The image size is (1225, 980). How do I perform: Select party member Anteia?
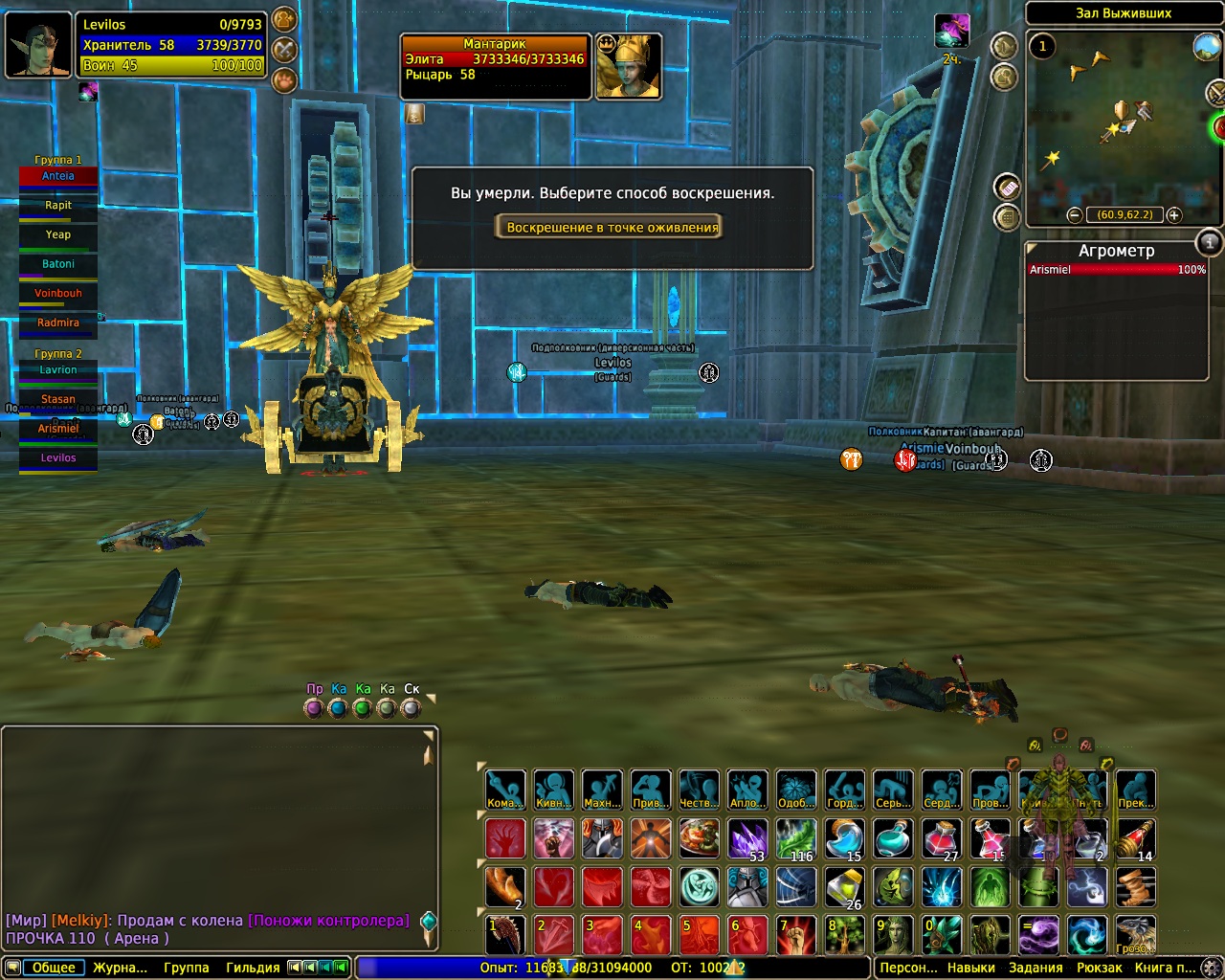click(x=58, y=177)
